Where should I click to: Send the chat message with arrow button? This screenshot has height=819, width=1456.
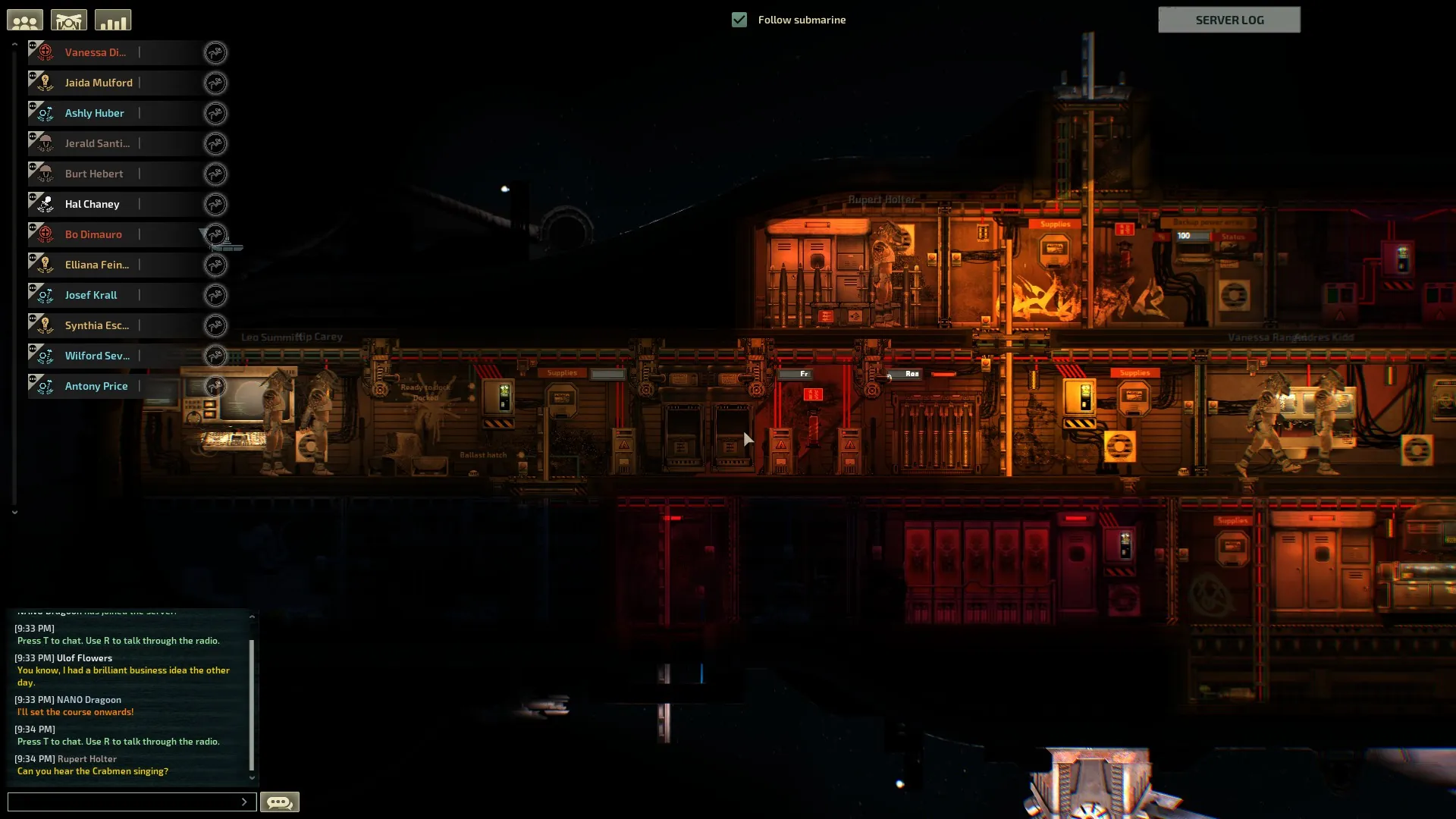click(x=244, y=802)
